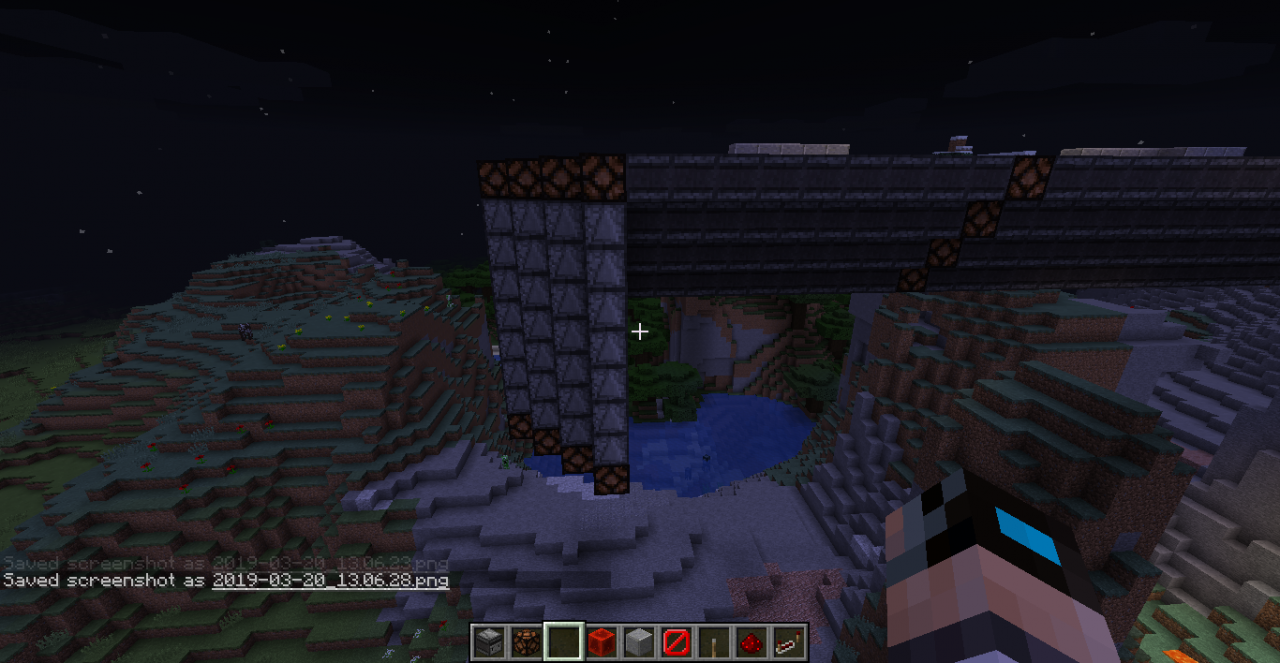Open faded screenshot link 2019-03-20_13.06.23.png
Screen dimensions: 1280x663
pyautogui.click(x=330, y=563)
